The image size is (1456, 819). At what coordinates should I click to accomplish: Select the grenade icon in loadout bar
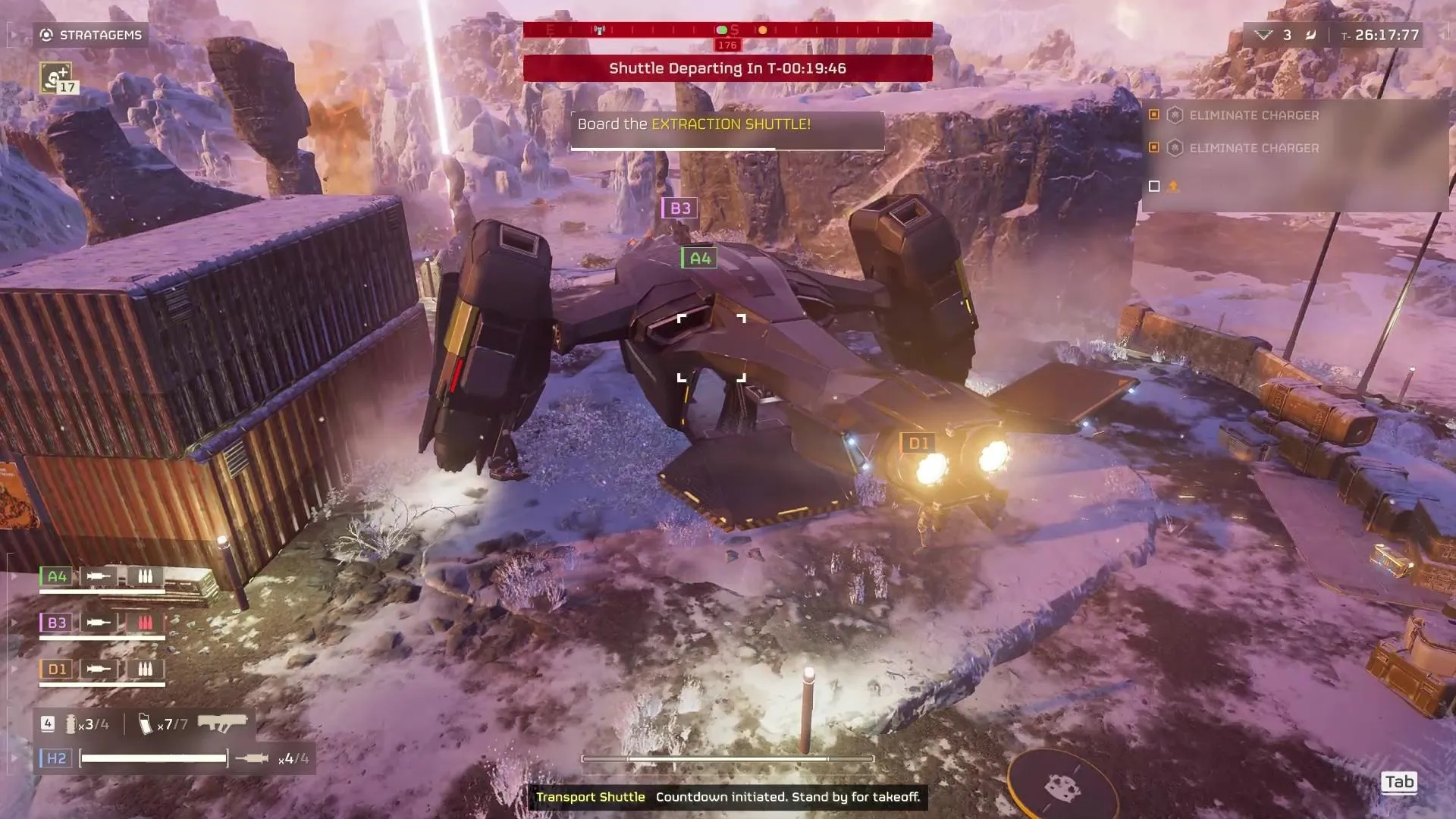[x=71, y=724]
